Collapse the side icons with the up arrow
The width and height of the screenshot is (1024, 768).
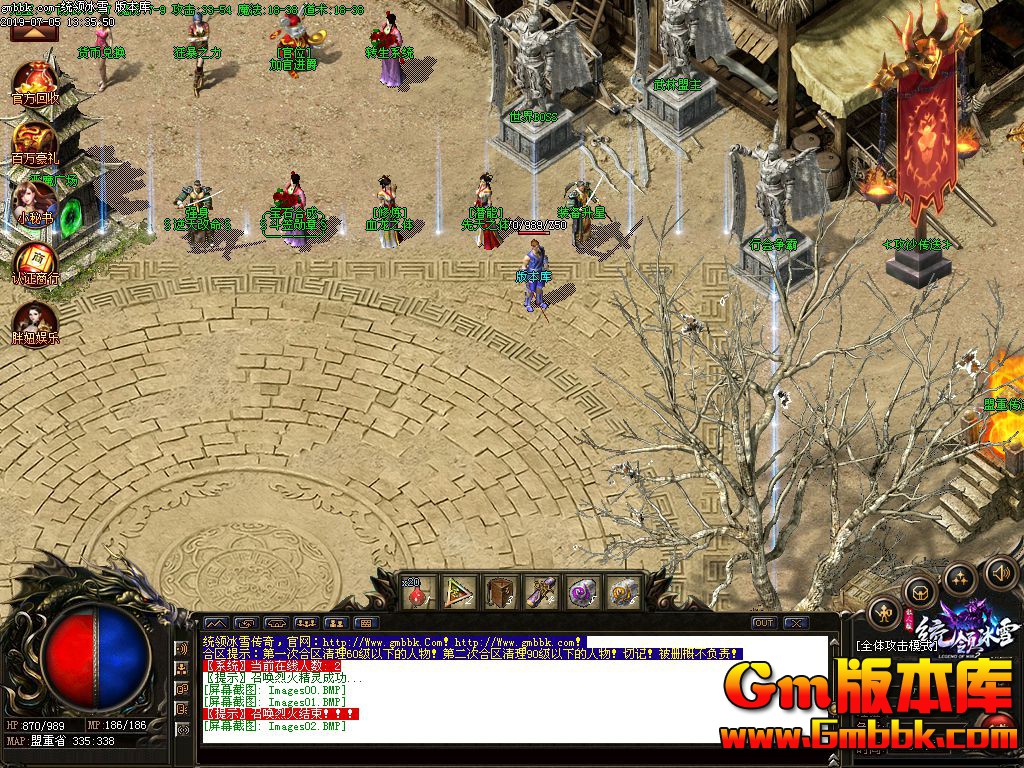[x=28, y=32]
